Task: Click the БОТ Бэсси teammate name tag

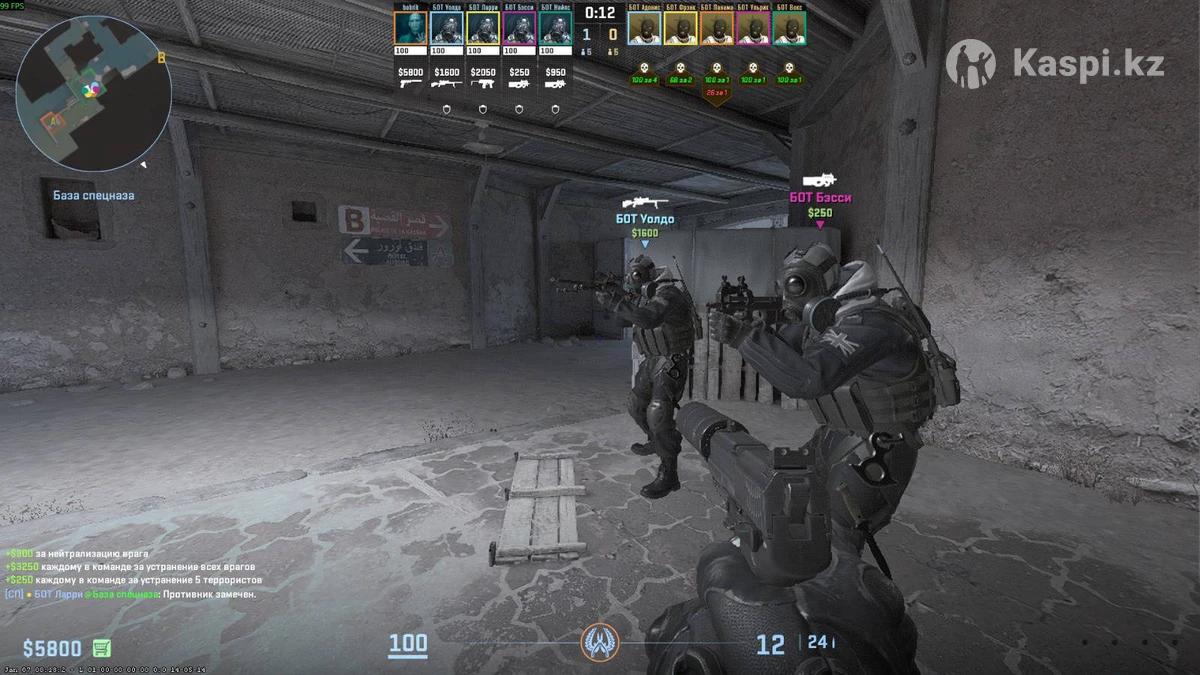Action: (x=820, y=198)
